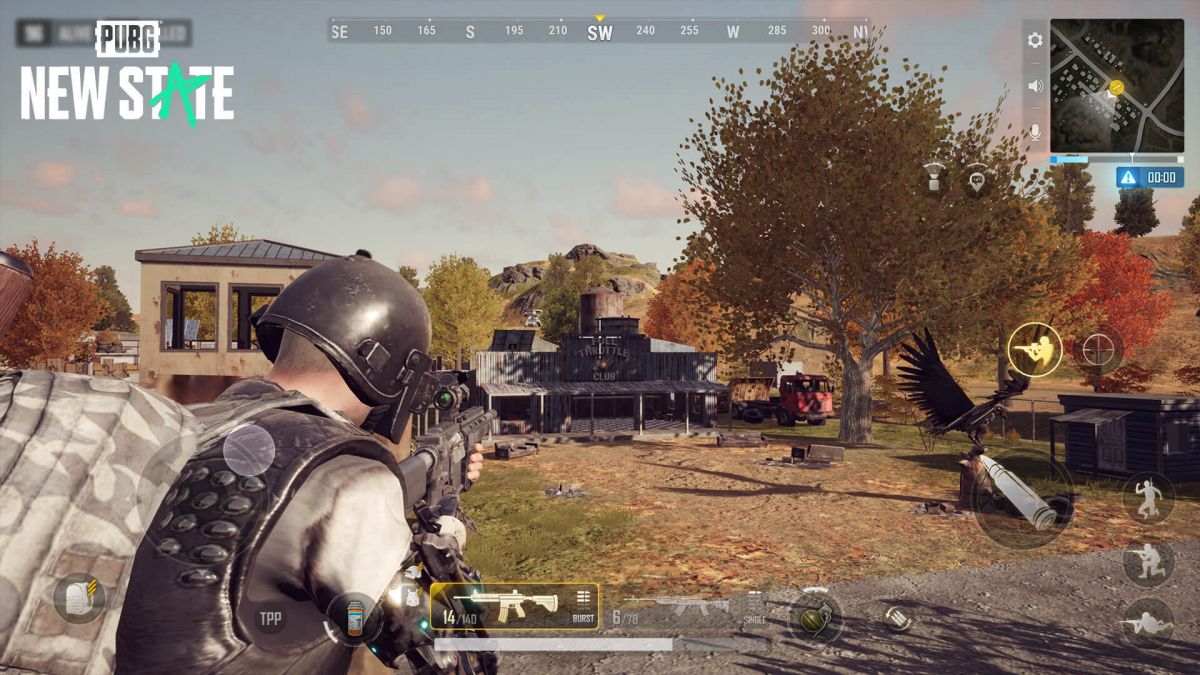
Task: Open the quick chat message marker icon
Action: pyautogui.click(x=977, y=180)
